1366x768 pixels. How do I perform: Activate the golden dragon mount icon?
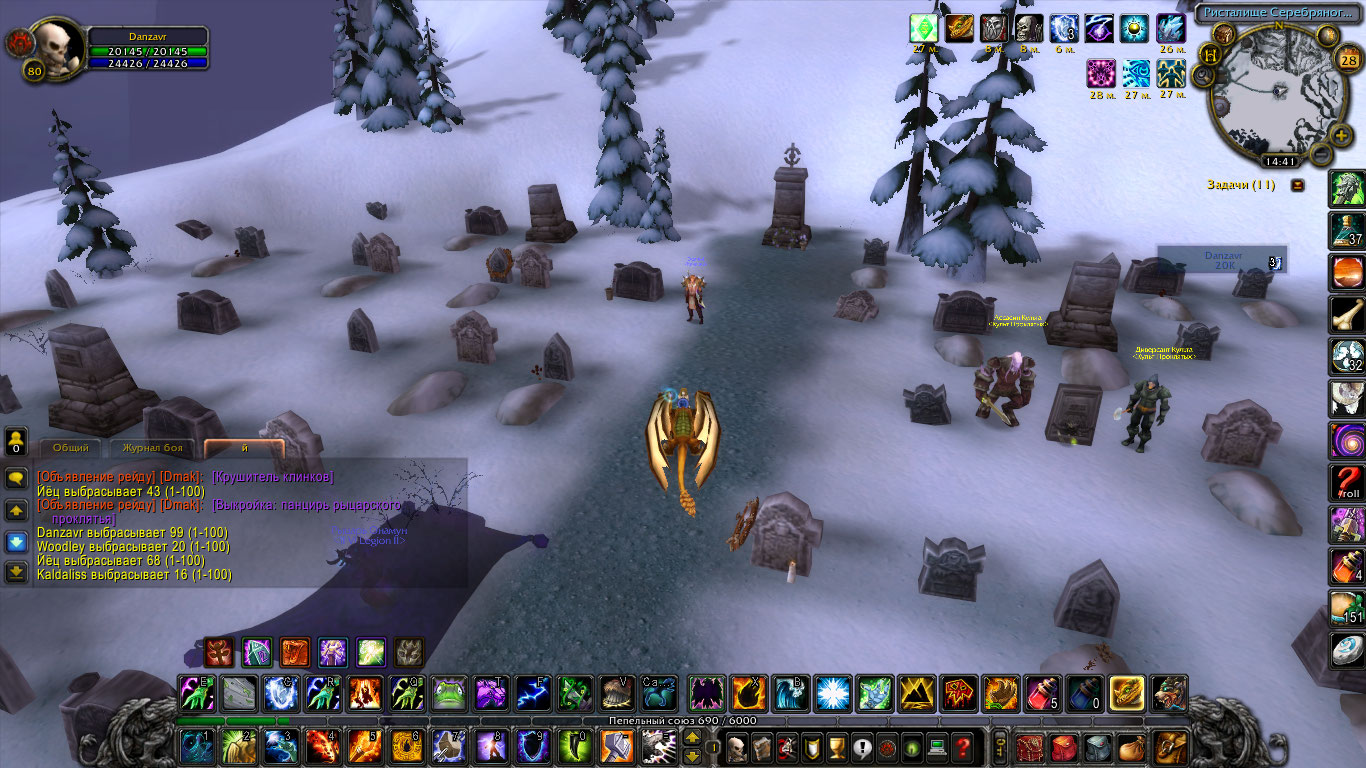pos(1127,693)
